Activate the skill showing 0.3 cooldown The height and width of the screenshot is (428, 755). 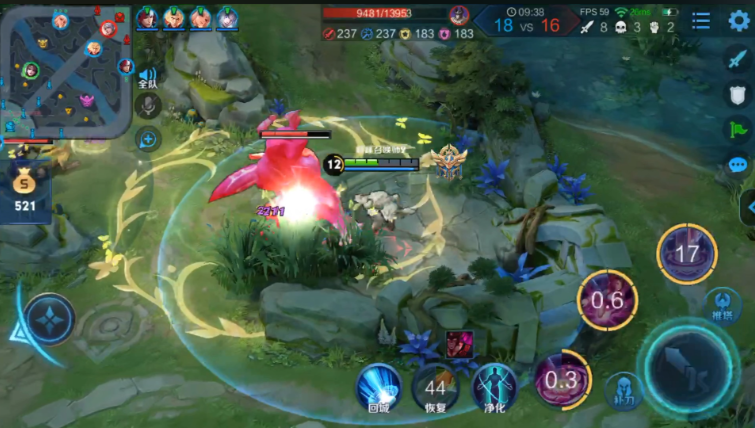coord(560,379)
